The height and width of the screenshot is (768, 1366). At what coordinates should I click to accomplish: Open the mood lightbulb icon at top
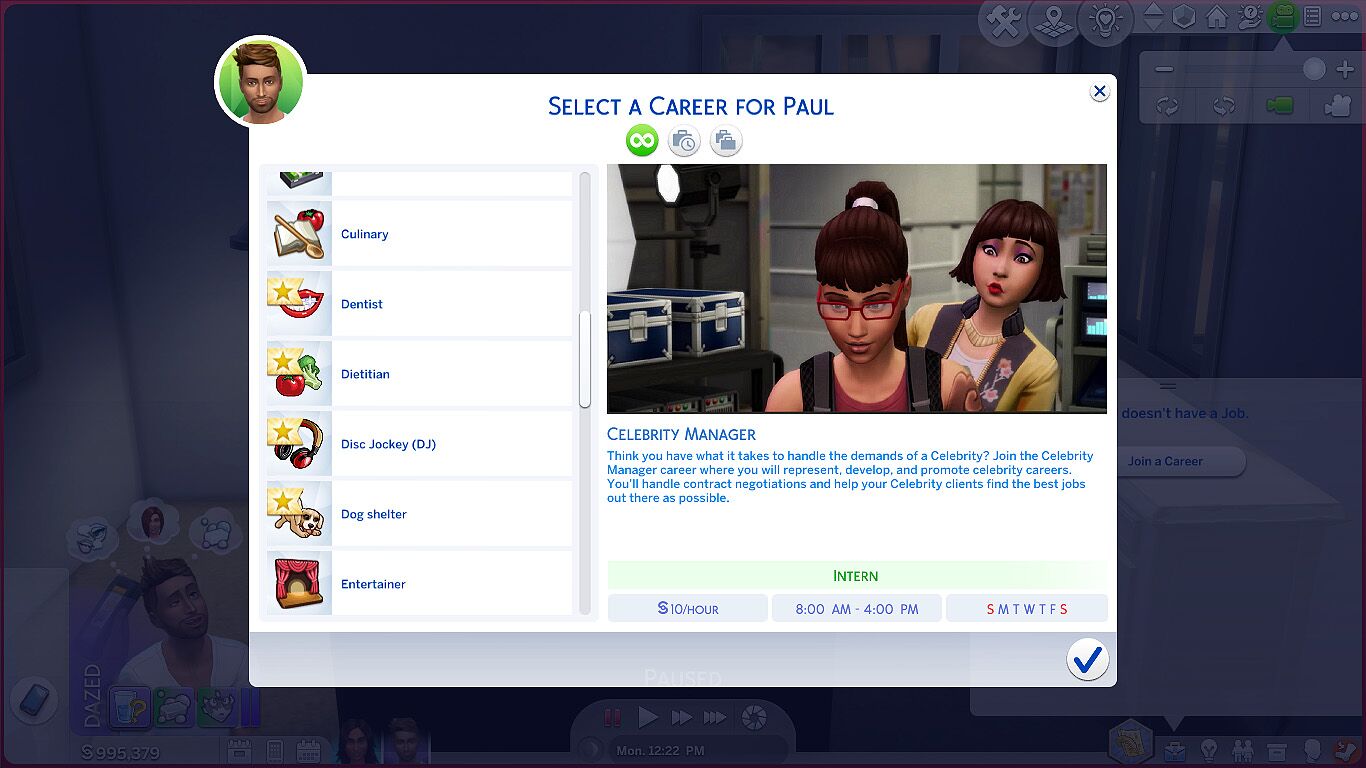point(1104,20)
